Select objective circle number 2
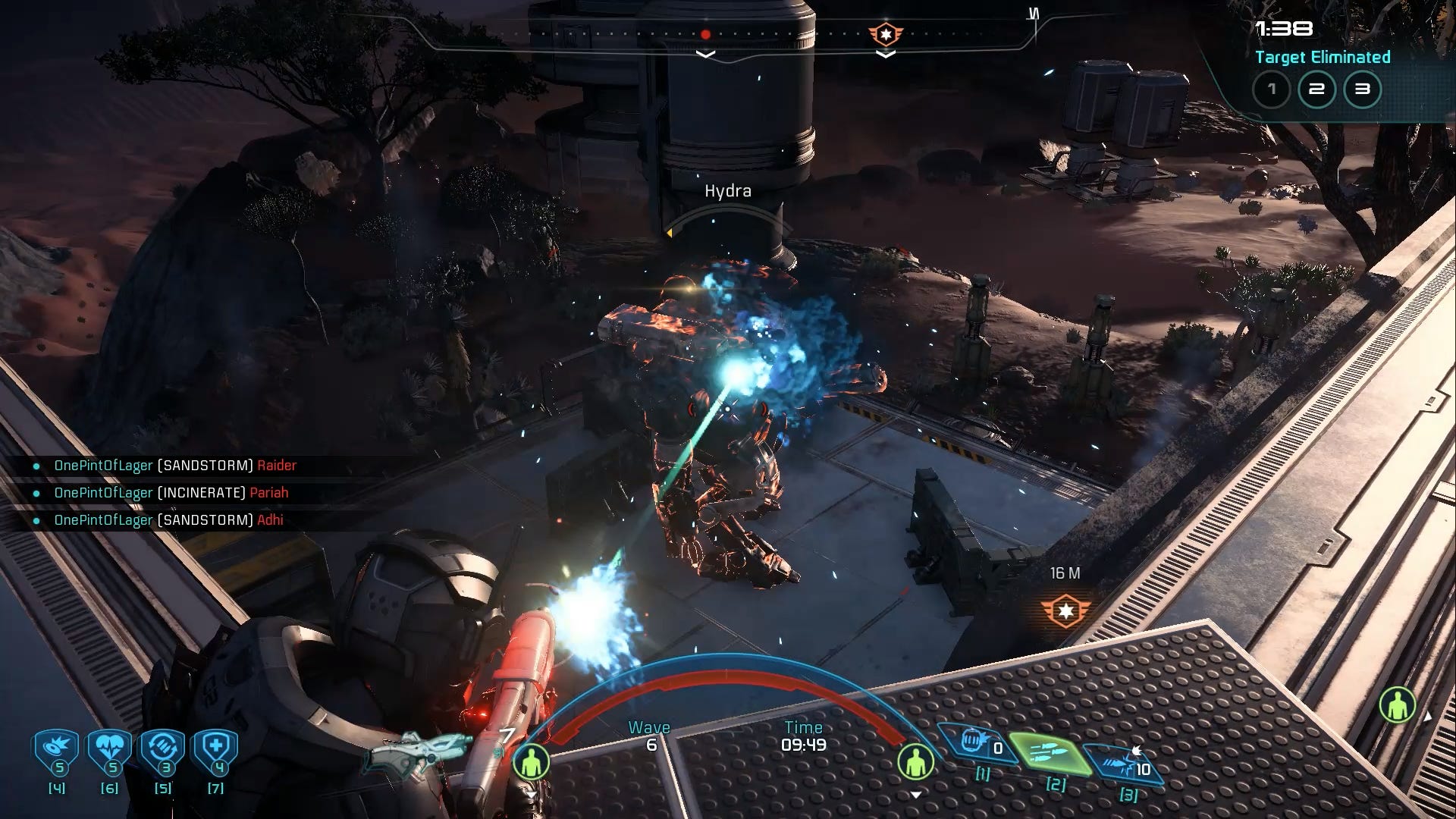This screenshot has width=1456, height=819. (1317, 89)
